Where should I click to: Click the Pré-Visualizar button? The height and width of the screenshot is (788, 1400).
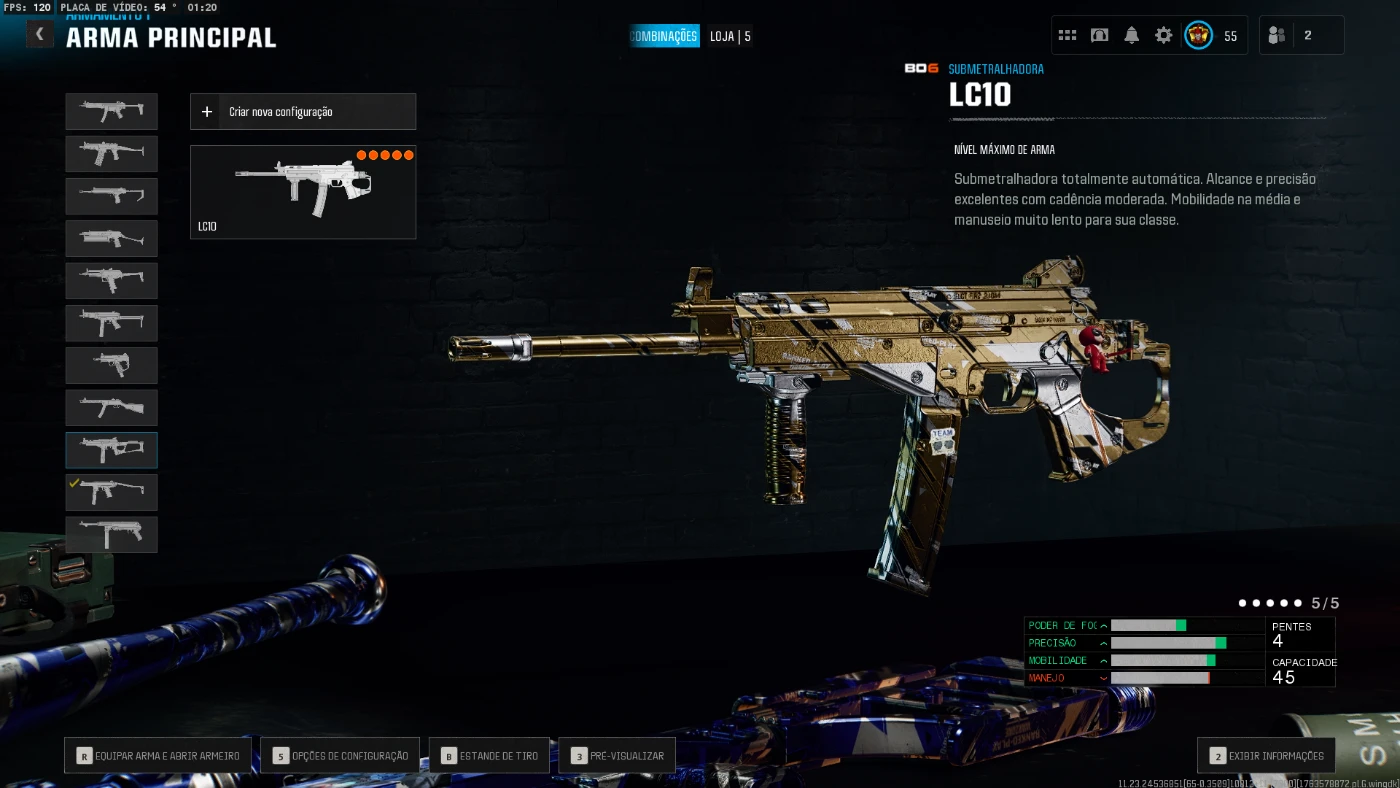617,756
